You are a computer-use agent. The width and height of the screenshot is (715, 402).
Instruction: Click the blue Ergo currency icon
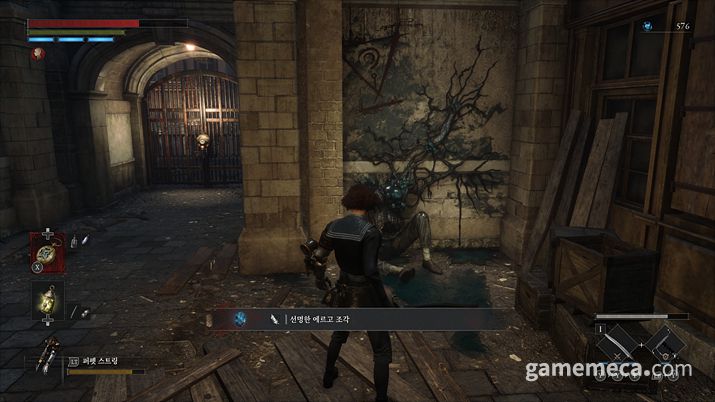[x=651, y=26]
